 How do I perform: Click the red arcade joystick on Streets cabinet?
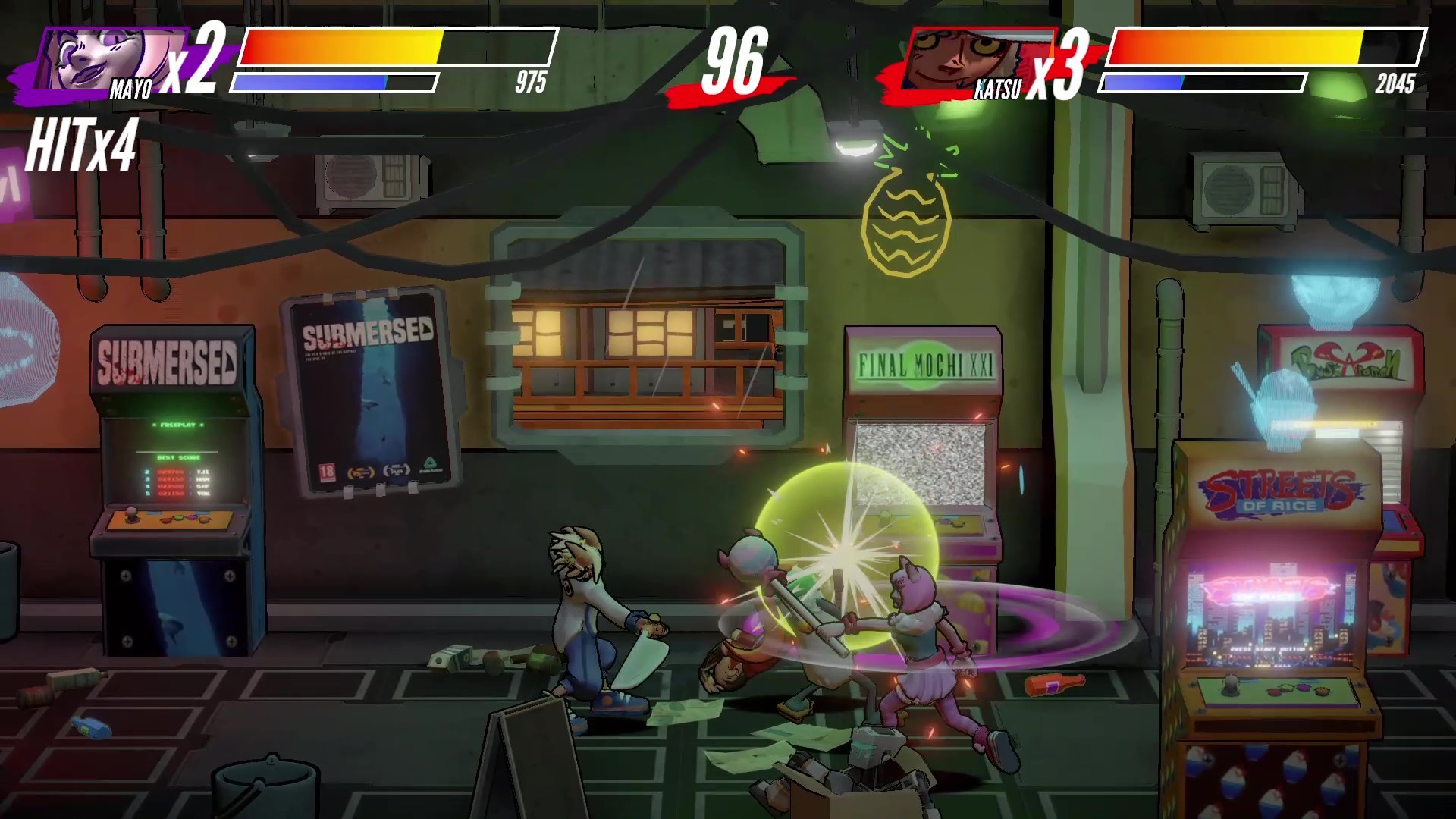[1230, 684]
